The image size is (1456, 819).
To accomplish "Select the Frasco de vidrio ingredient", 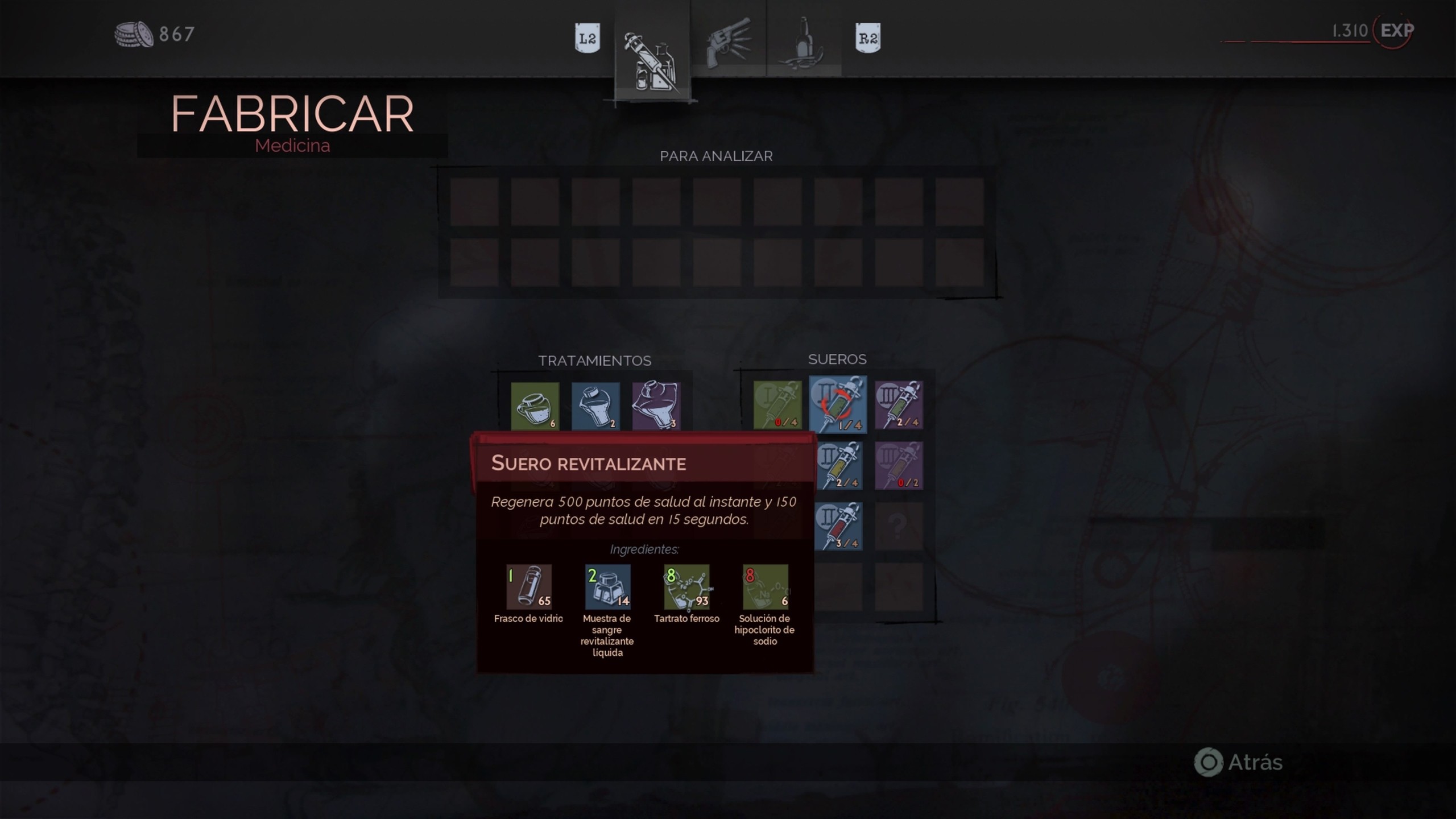I will (528, 587).
